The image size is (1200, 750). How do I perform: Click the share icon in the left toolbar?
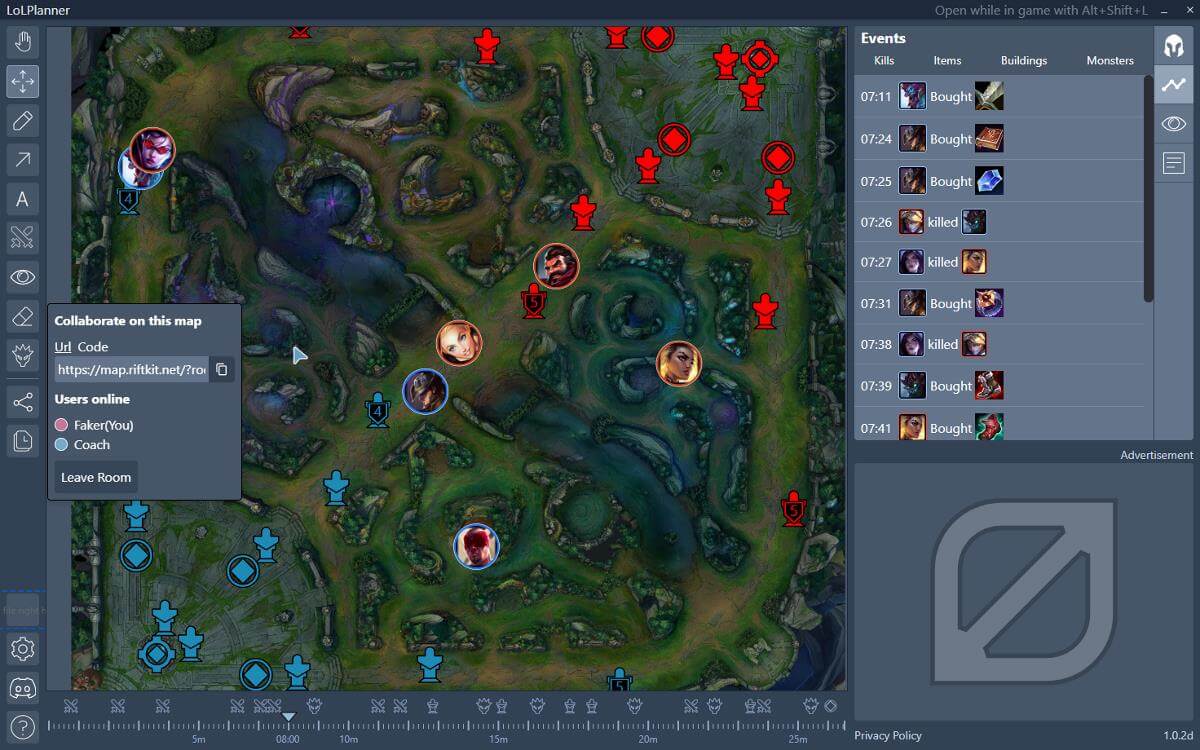point(23,403)
